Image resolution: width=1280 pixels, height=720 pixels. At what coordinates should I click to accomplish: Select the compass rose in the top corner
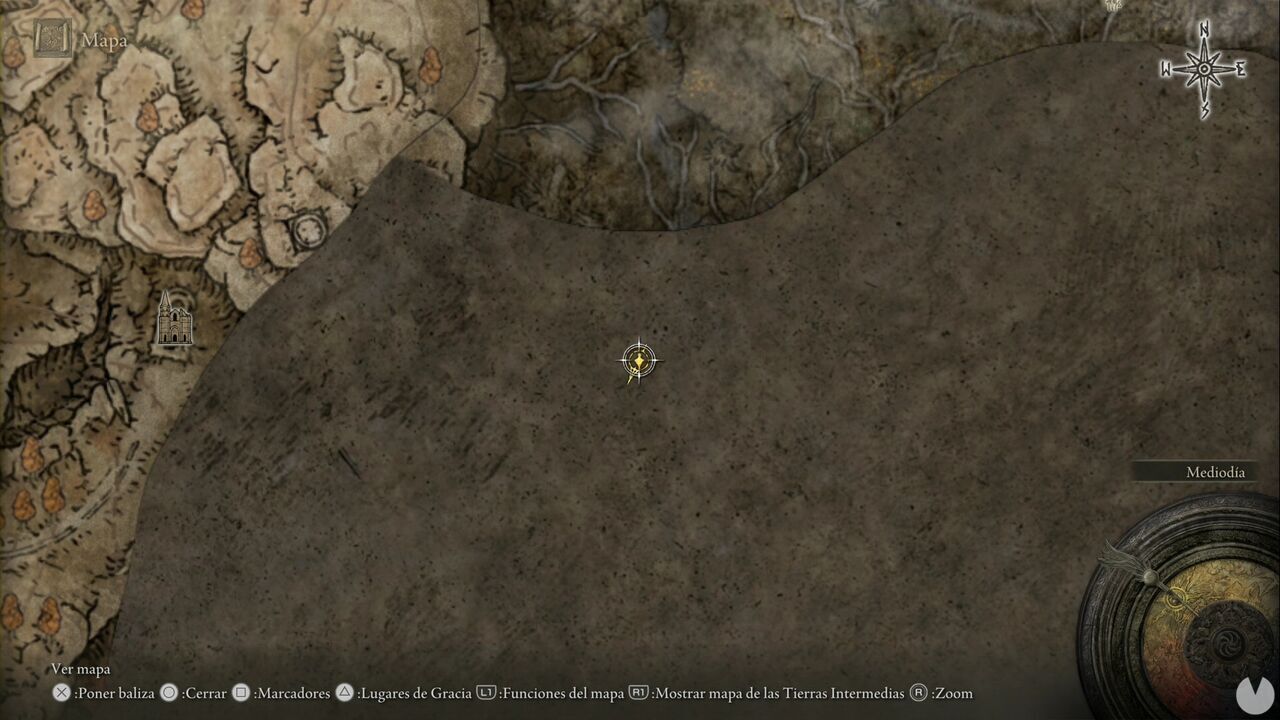point(1202,68)
